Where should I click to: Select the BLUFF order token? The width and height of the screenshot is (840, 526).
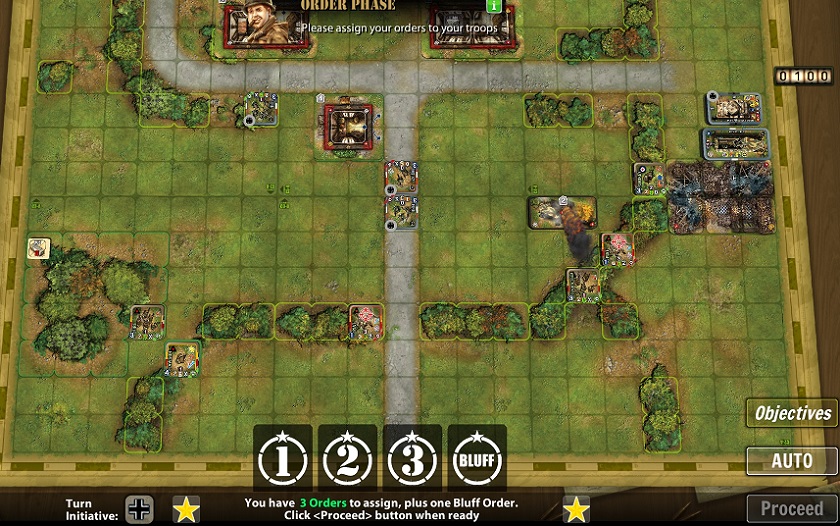(x=476, y=459)
